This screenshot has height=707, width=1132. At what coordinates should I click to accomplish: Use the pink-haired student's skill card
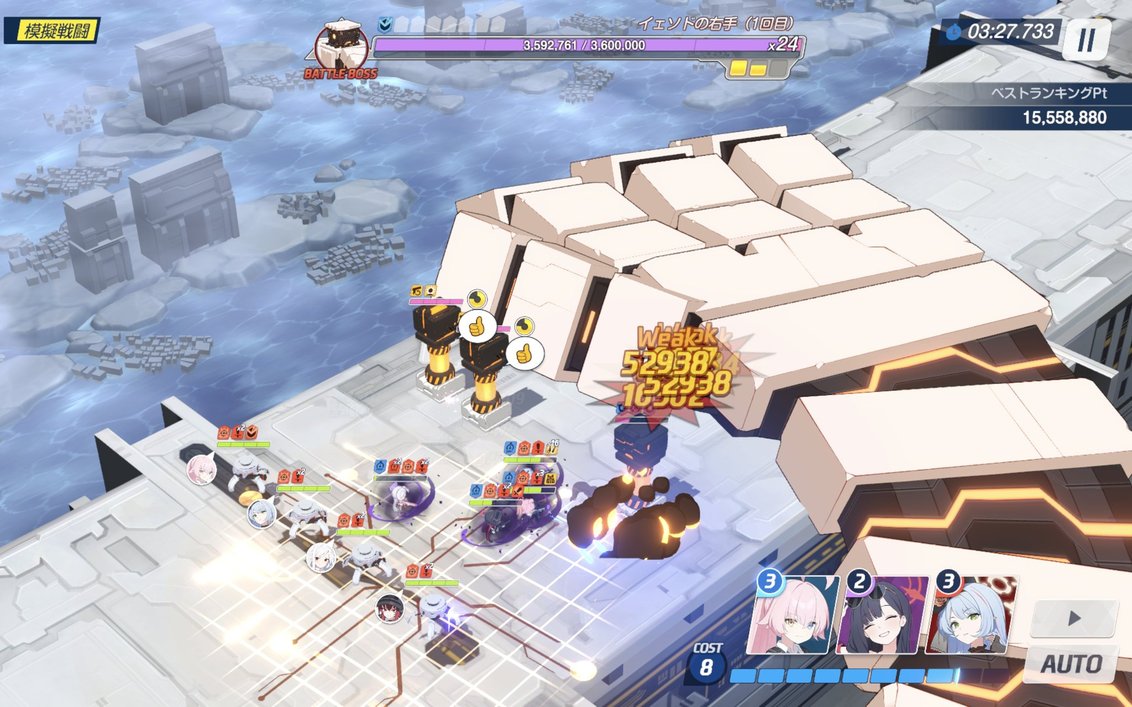(x=794, y=615)
